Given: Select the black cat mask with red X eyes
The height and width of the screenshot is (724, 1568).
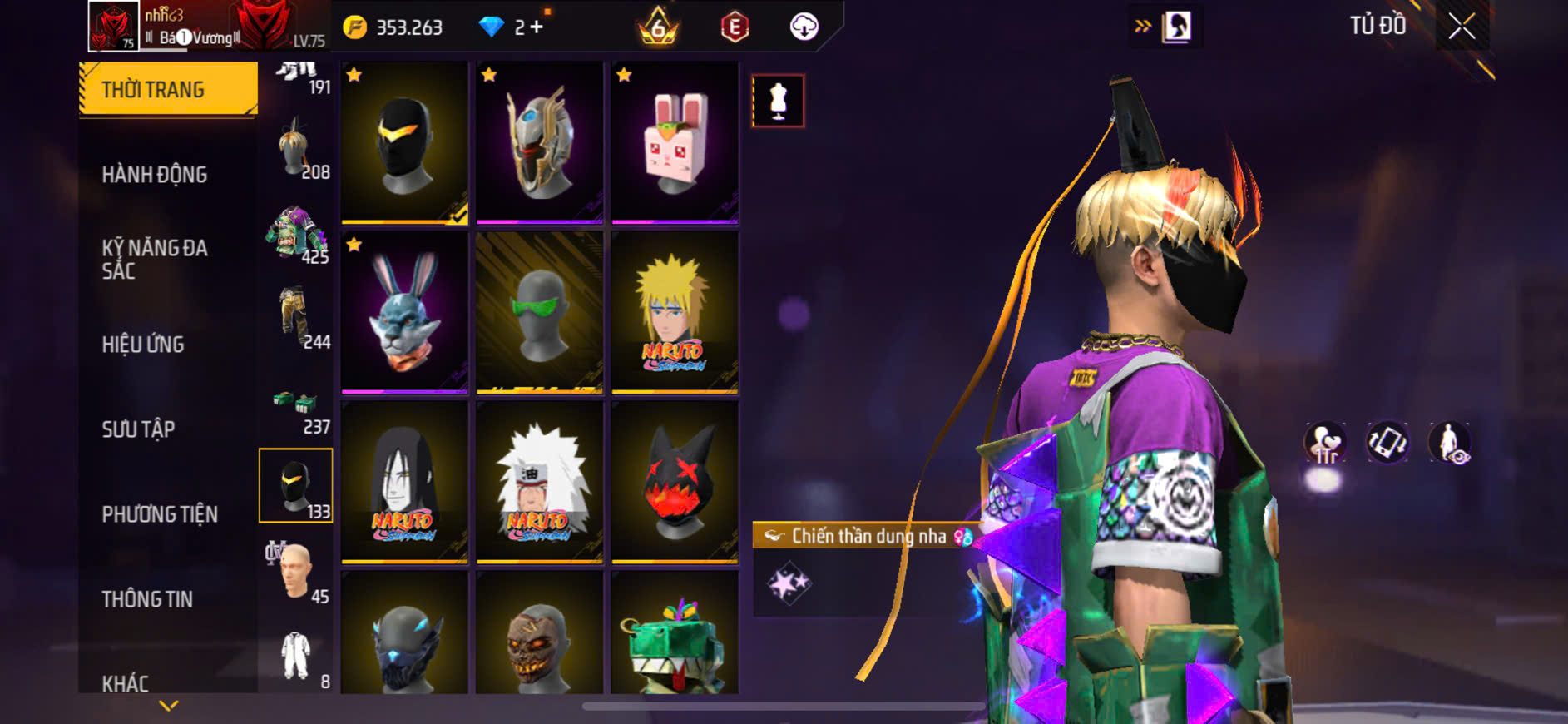Looking at the screenshot, I should point(675,482).
